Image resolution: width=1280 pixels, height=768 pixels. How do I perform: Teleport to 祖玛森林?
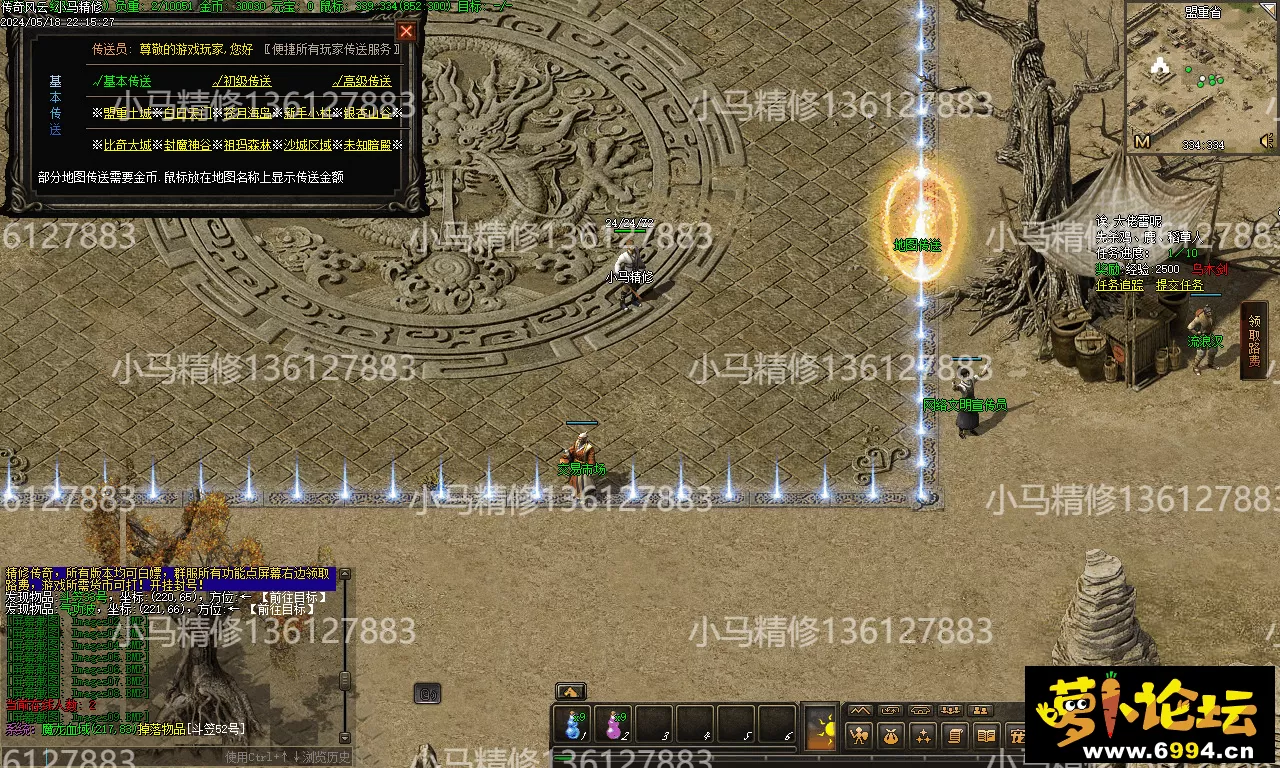[x=247, y=145]
